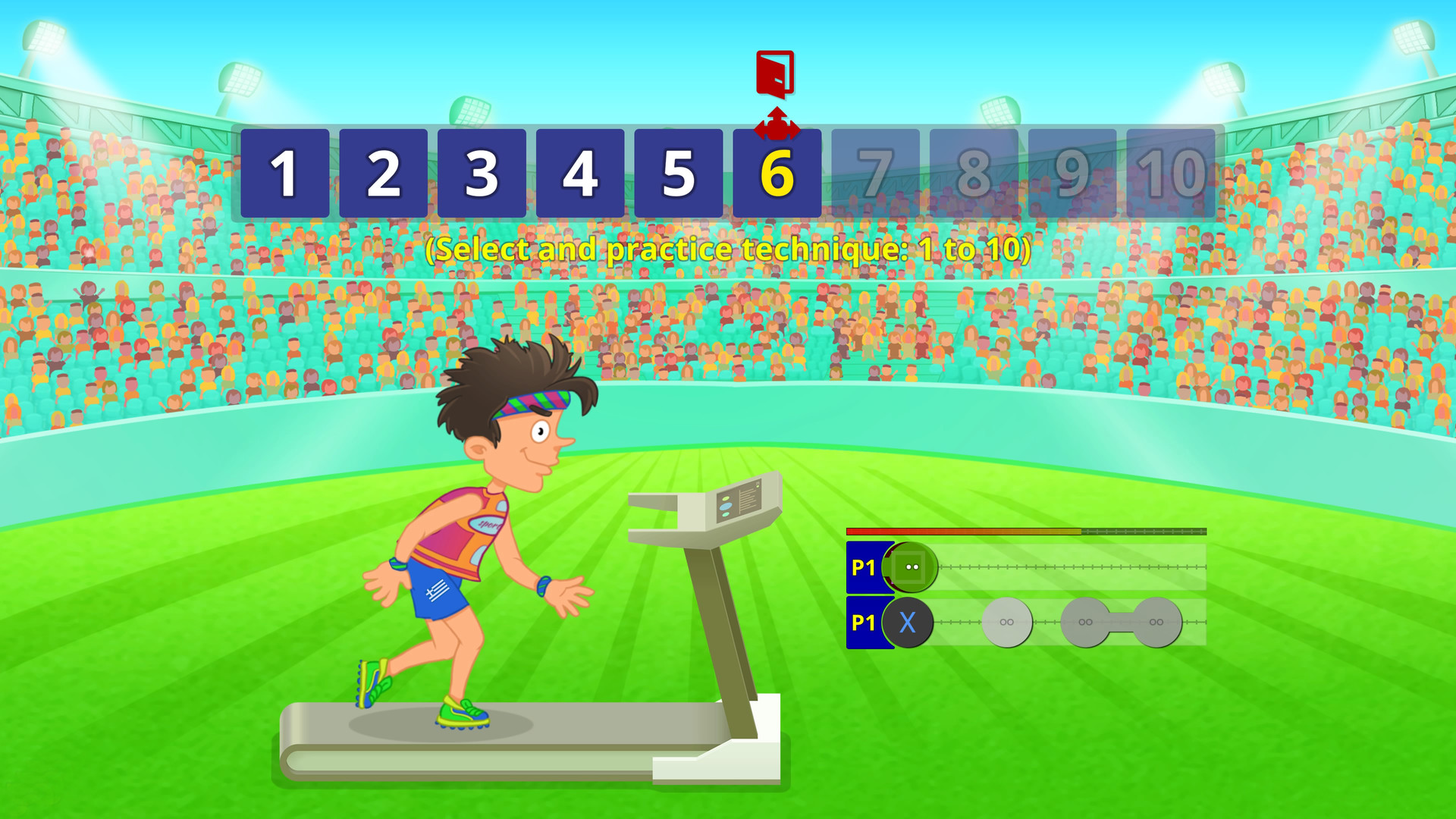This screenshot has height=819, width=1456.
Task: Click the single dumbbell tap icon
Action: click(1006, 623)
